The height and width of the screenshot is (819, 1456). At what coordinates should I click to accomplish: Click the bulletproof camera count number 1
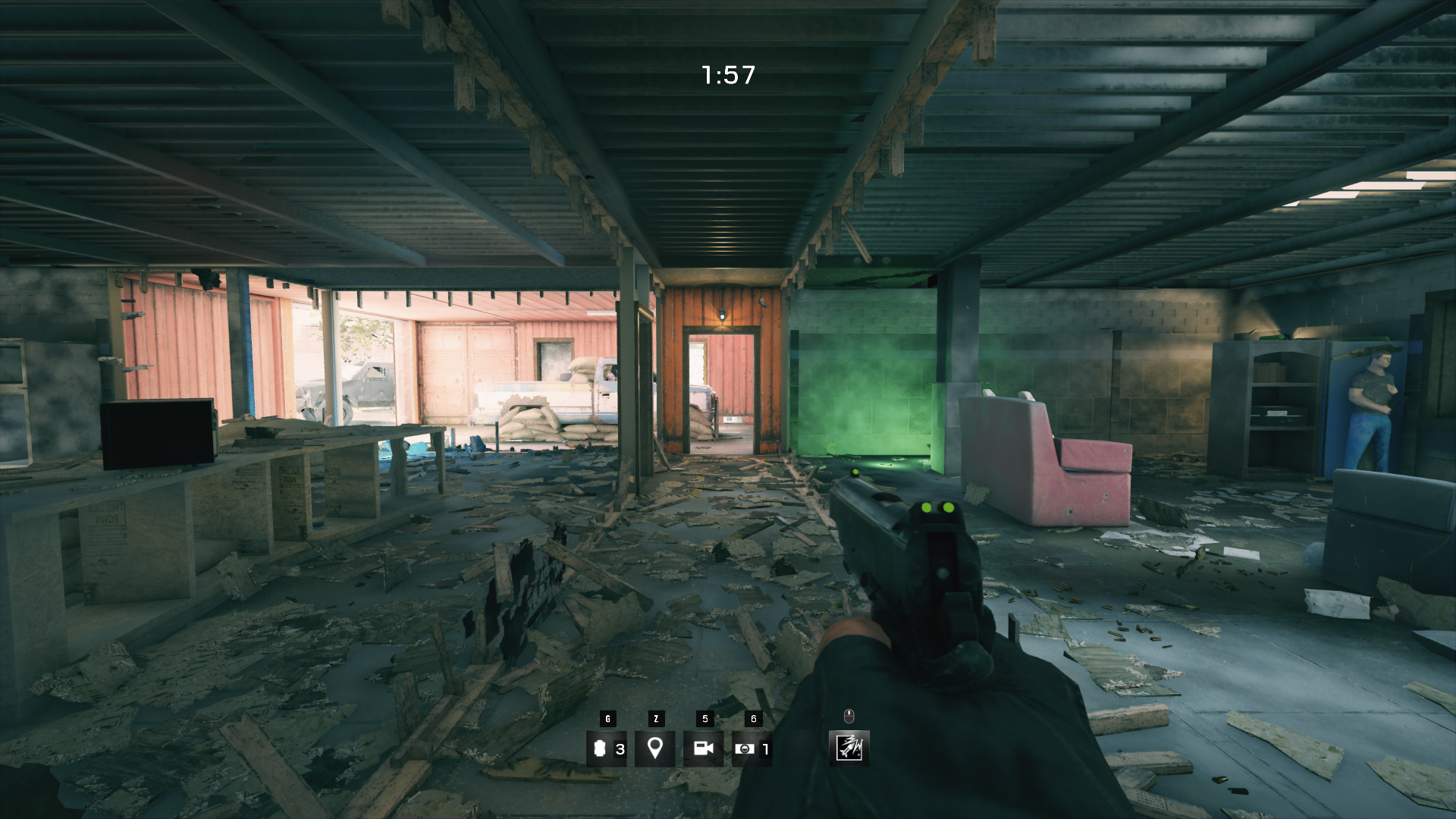click(x=764, y=748)
